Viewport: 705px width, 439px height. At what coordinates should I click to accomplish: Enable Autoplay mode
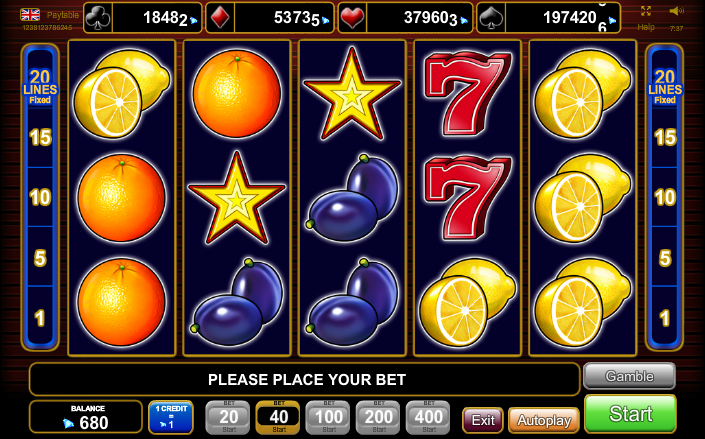[544, 420]
